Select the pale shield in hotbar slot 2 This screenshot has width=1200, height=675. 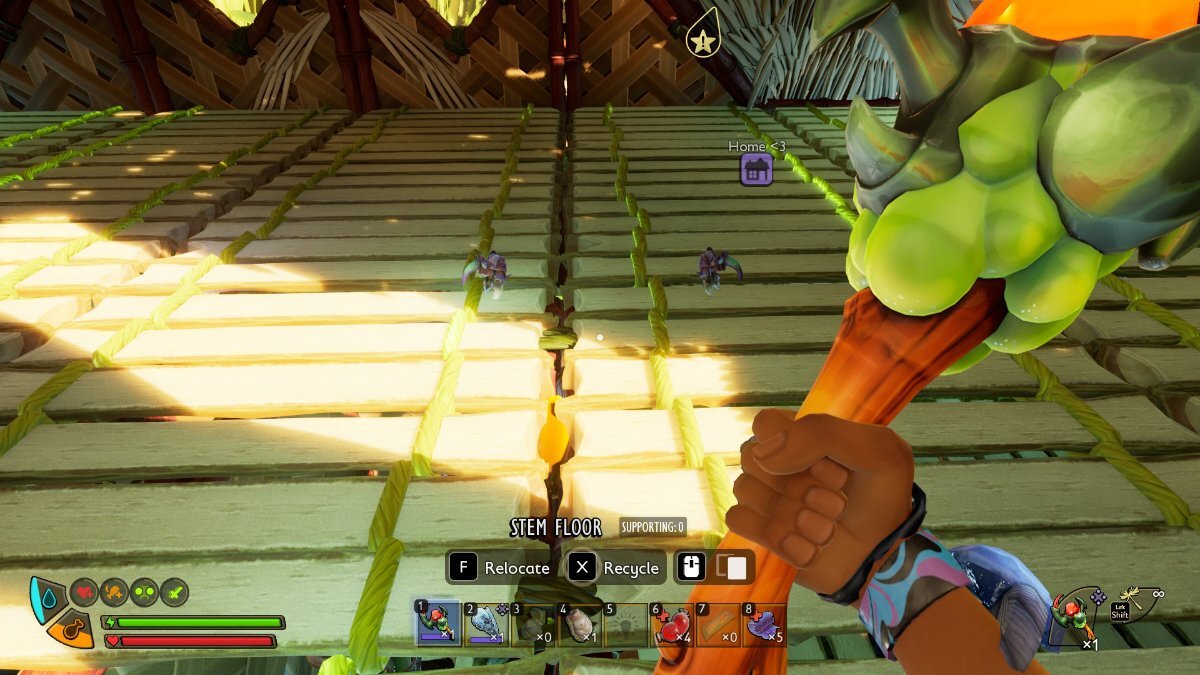[486, 623]
